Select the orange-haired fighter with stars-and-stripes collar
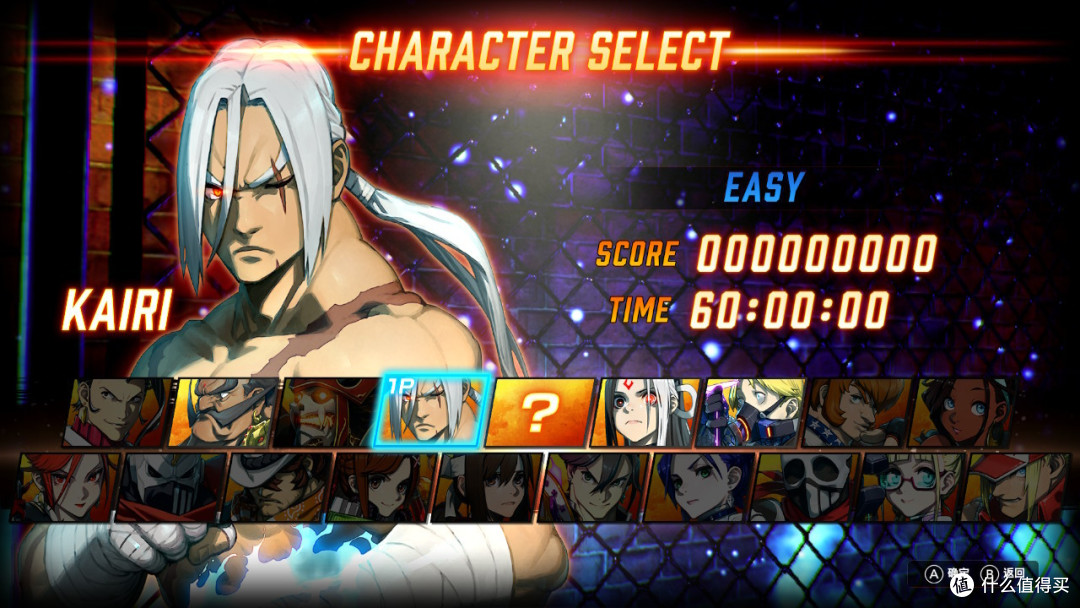Screen dimensions: 1080x608 856,411
